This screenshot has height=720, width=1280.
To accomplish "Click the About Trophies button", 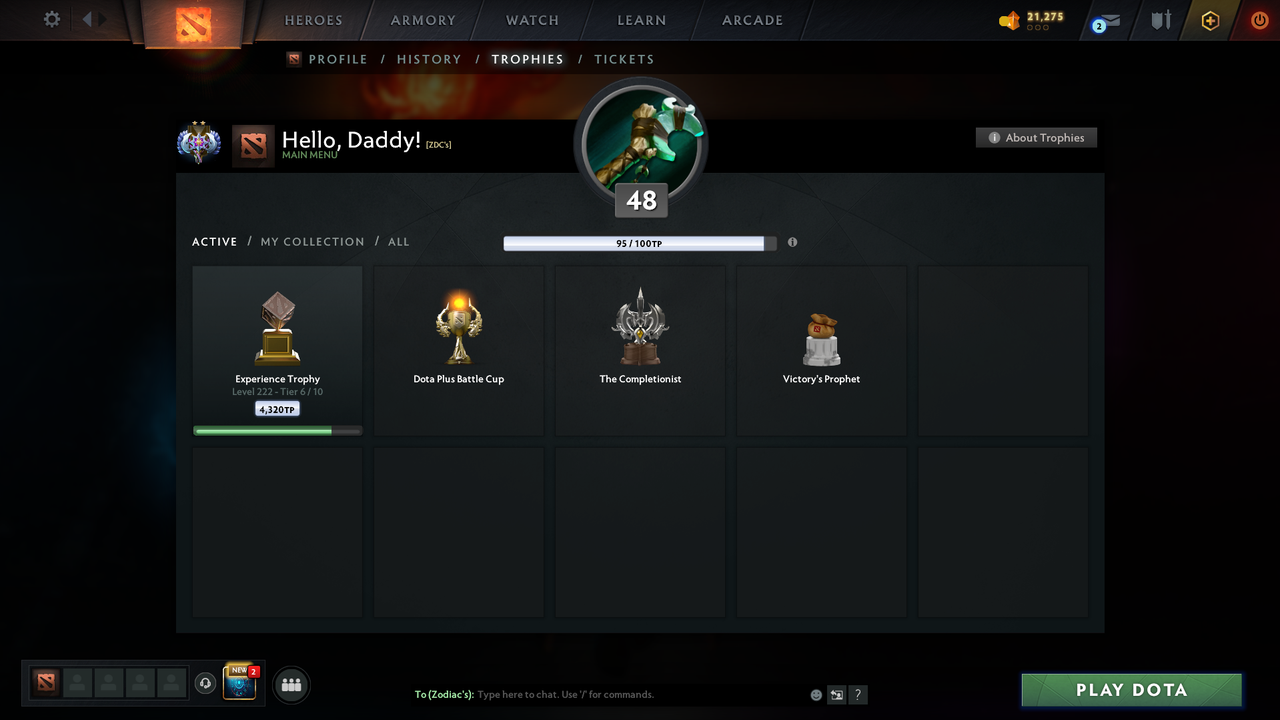I will tap(1036, 137).
